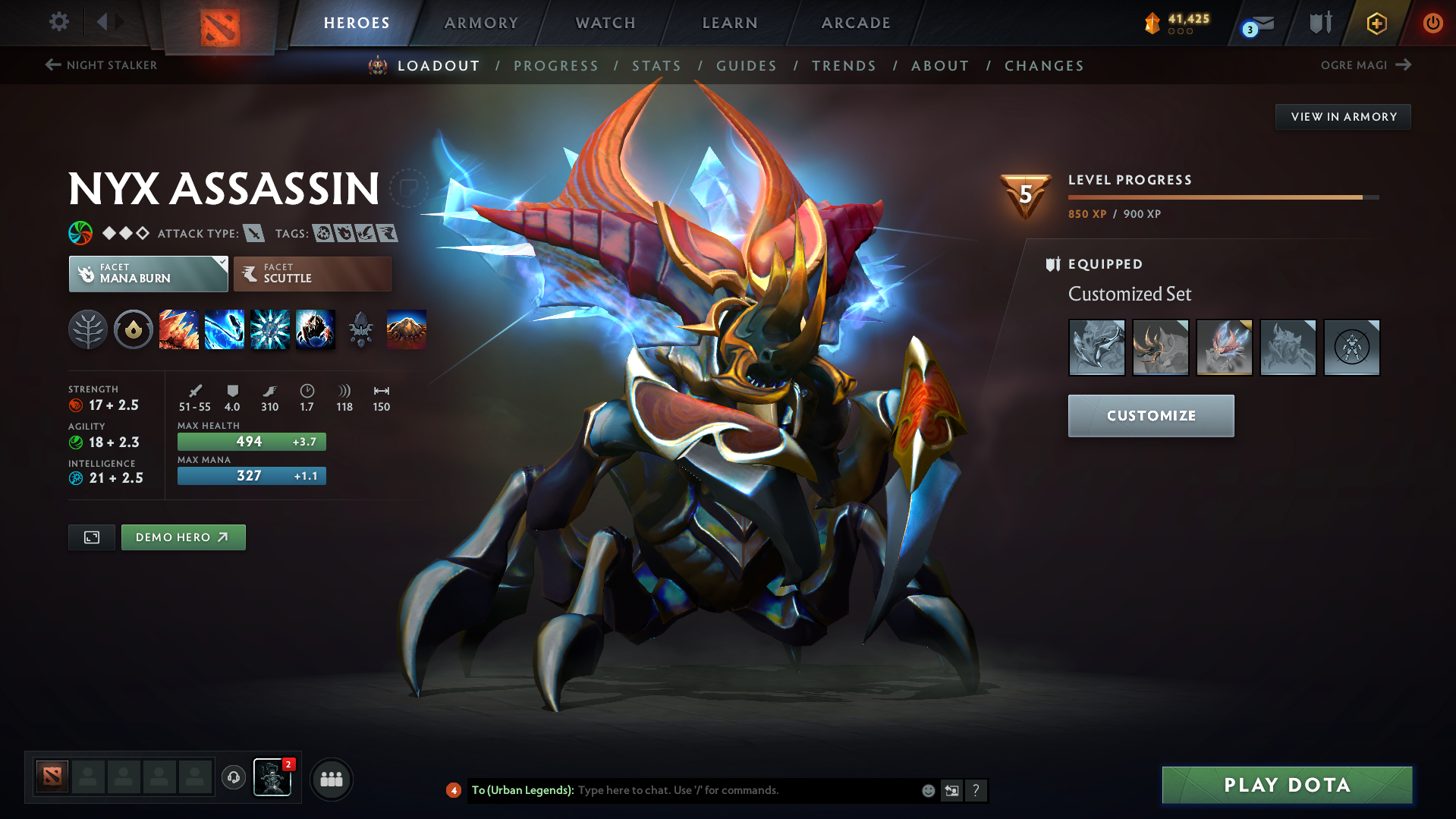View the Spiked Carapace ability icon
1456x819 pixels.
tap(270, 329)
